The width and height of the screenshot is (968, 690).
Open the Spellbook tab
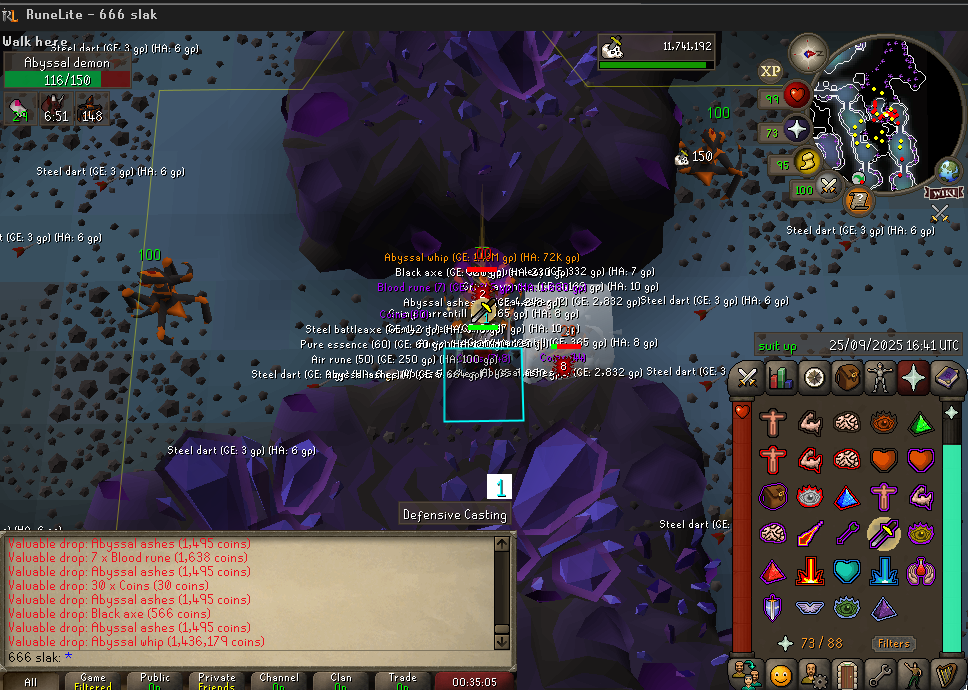click(944, 378)
